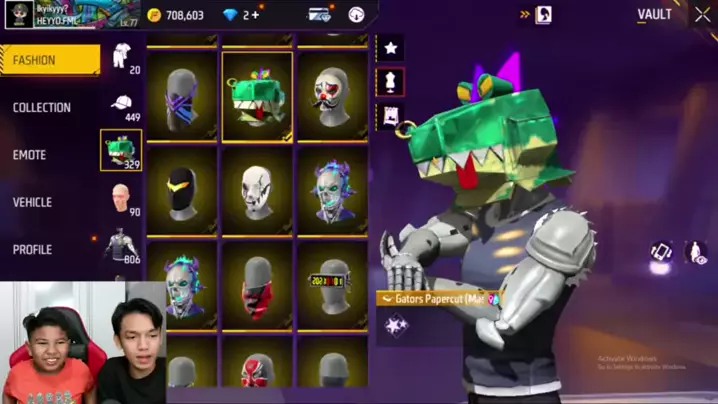The image size is (718, 404).
Task: Choose the green gator mask category
Action: click(x=121, y=150)
